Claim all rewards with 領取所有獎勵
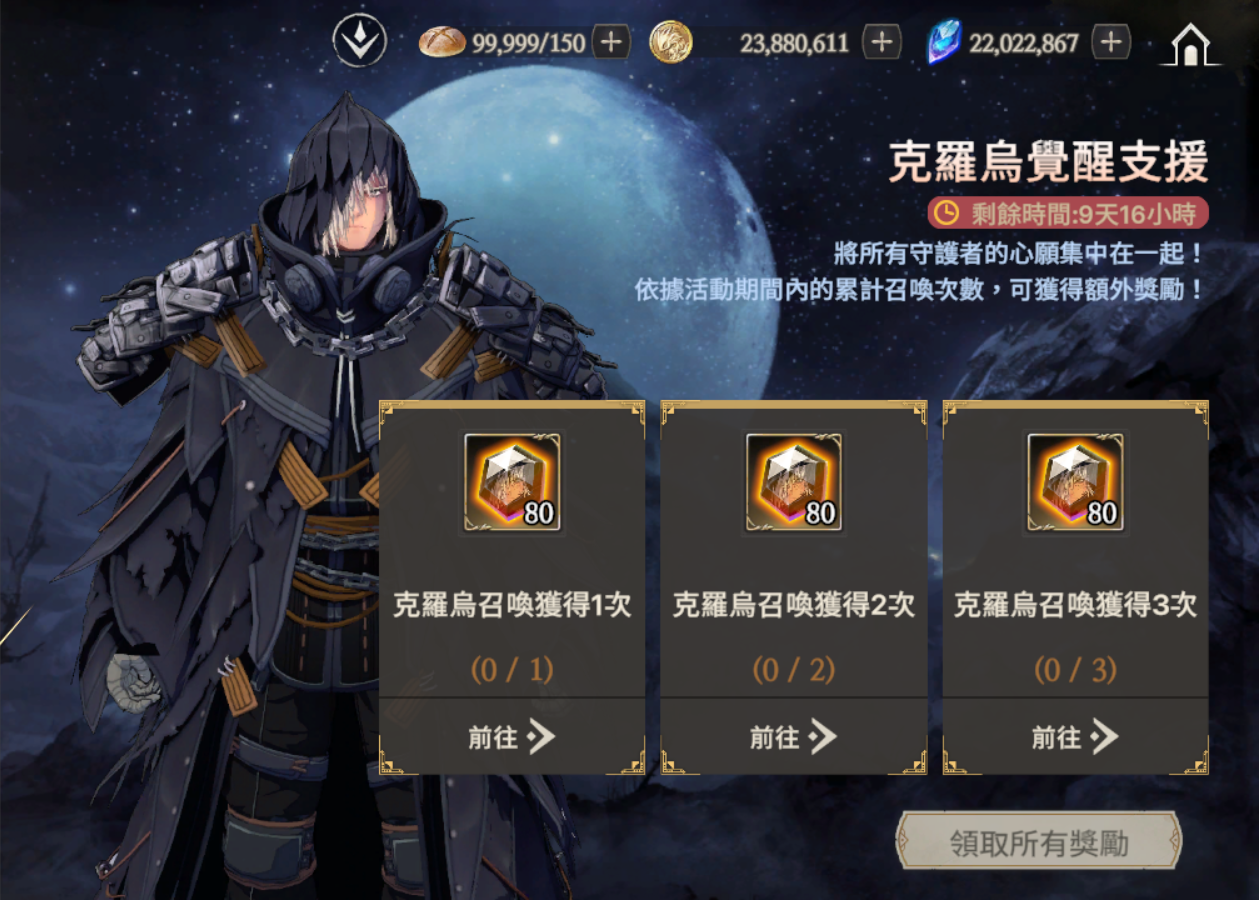Viewport: 1259px width, 900px height. [x=1039, y=843]
